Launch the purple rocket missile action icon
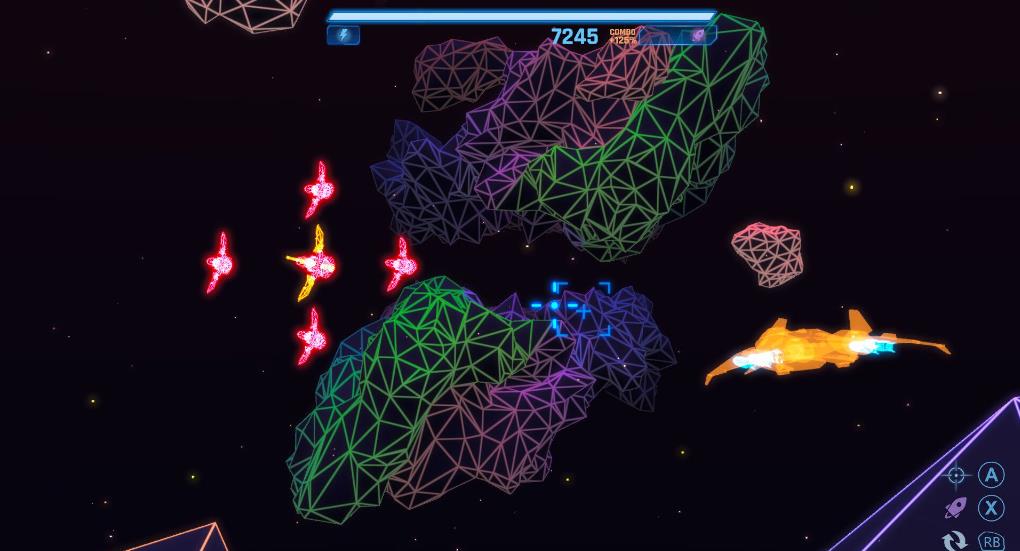Viewport: 1020px width, 551px height. [x=956, y=508]
